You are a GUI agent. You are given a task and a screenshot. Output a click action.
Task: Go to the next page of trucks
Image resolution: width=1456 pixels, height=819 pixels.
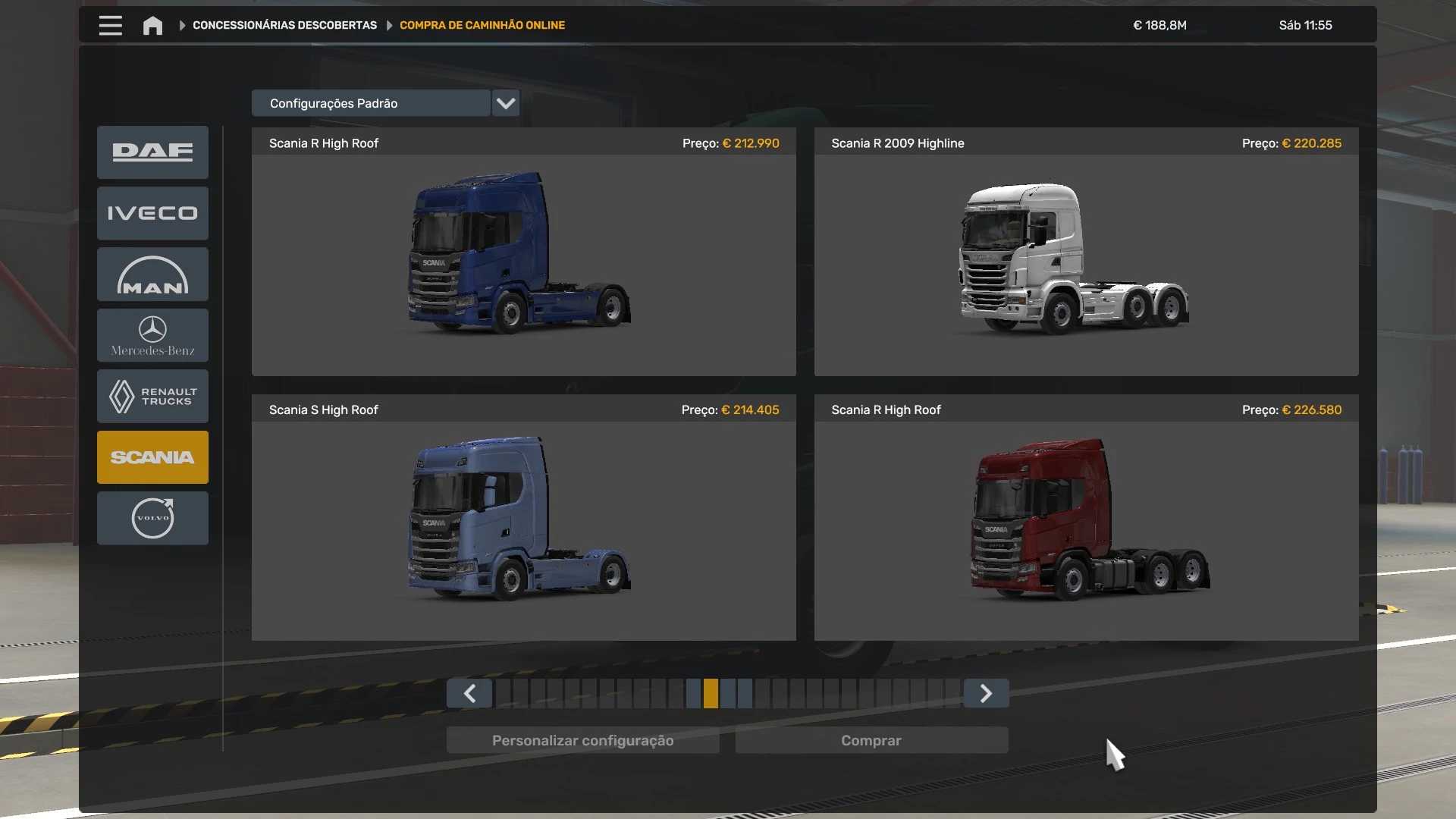(986, 693)
